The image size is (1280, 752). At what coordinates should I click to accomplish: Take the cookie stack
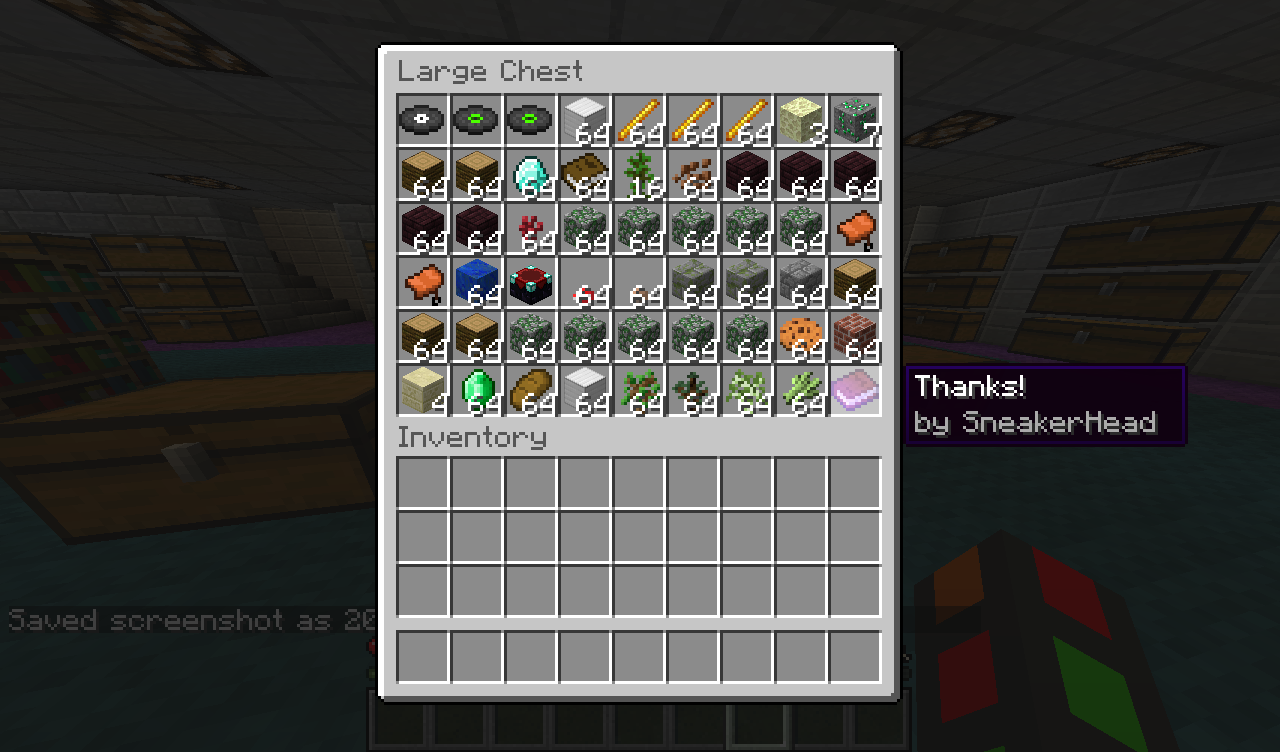(800, 336)
